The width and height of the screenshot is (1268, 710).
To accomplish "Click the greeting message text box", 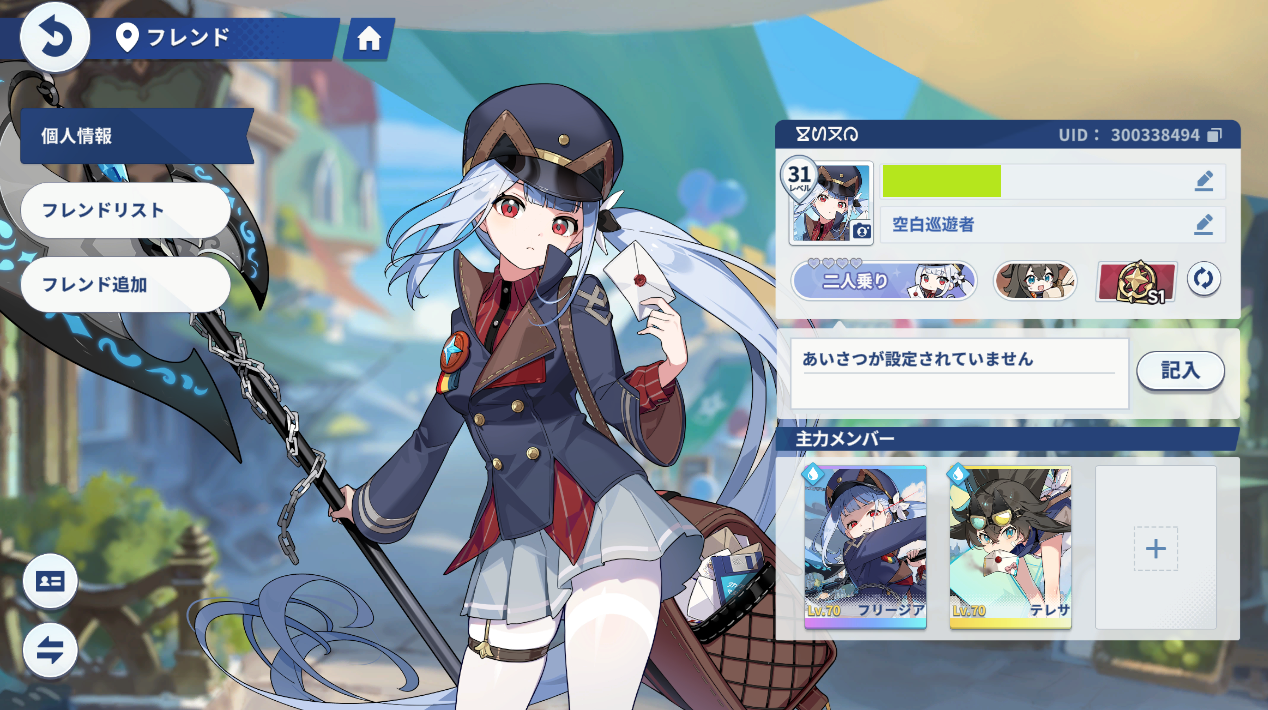I will coord(959,373).
